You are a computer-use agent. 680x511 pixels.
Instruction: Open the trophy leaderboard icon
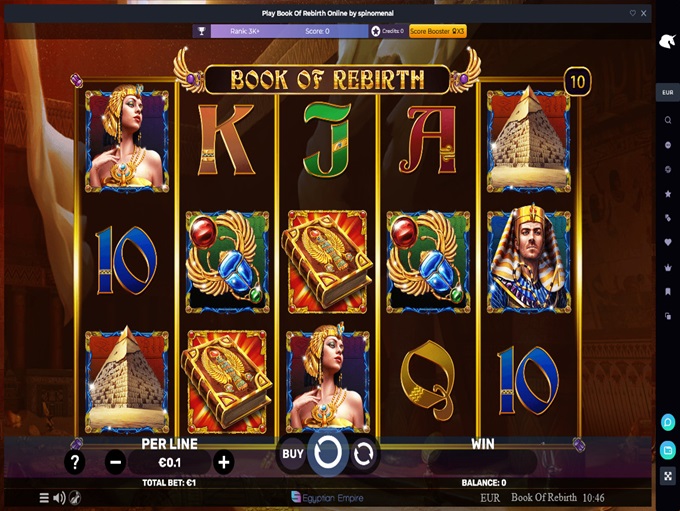point(201,31)
